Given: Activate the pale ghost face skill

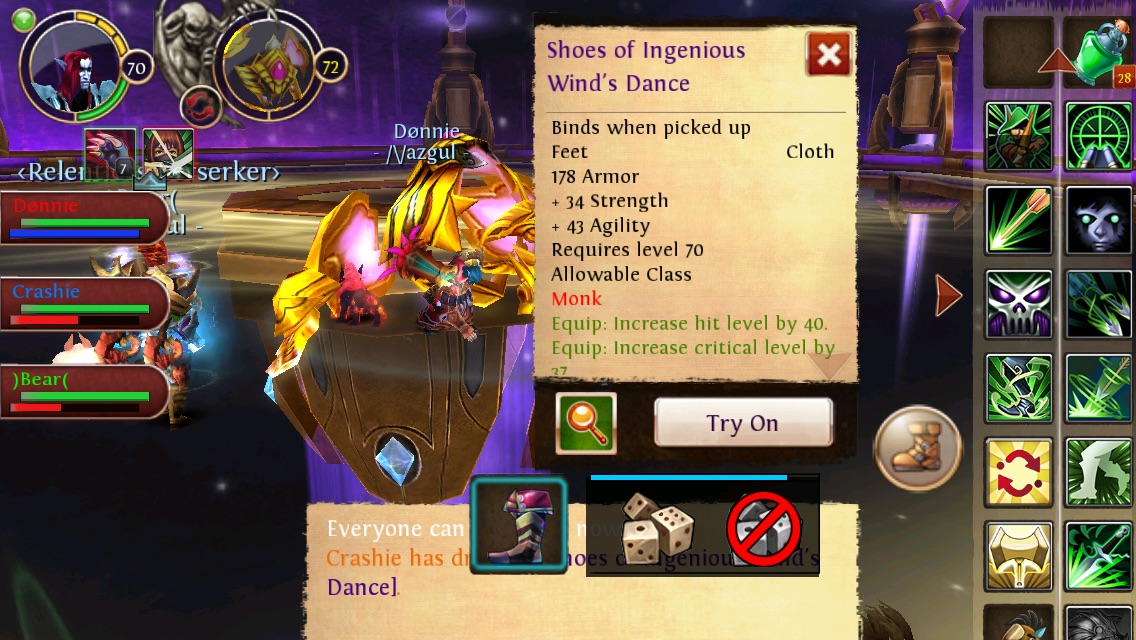Looking at the screenshot, I should click(1098, 220).
